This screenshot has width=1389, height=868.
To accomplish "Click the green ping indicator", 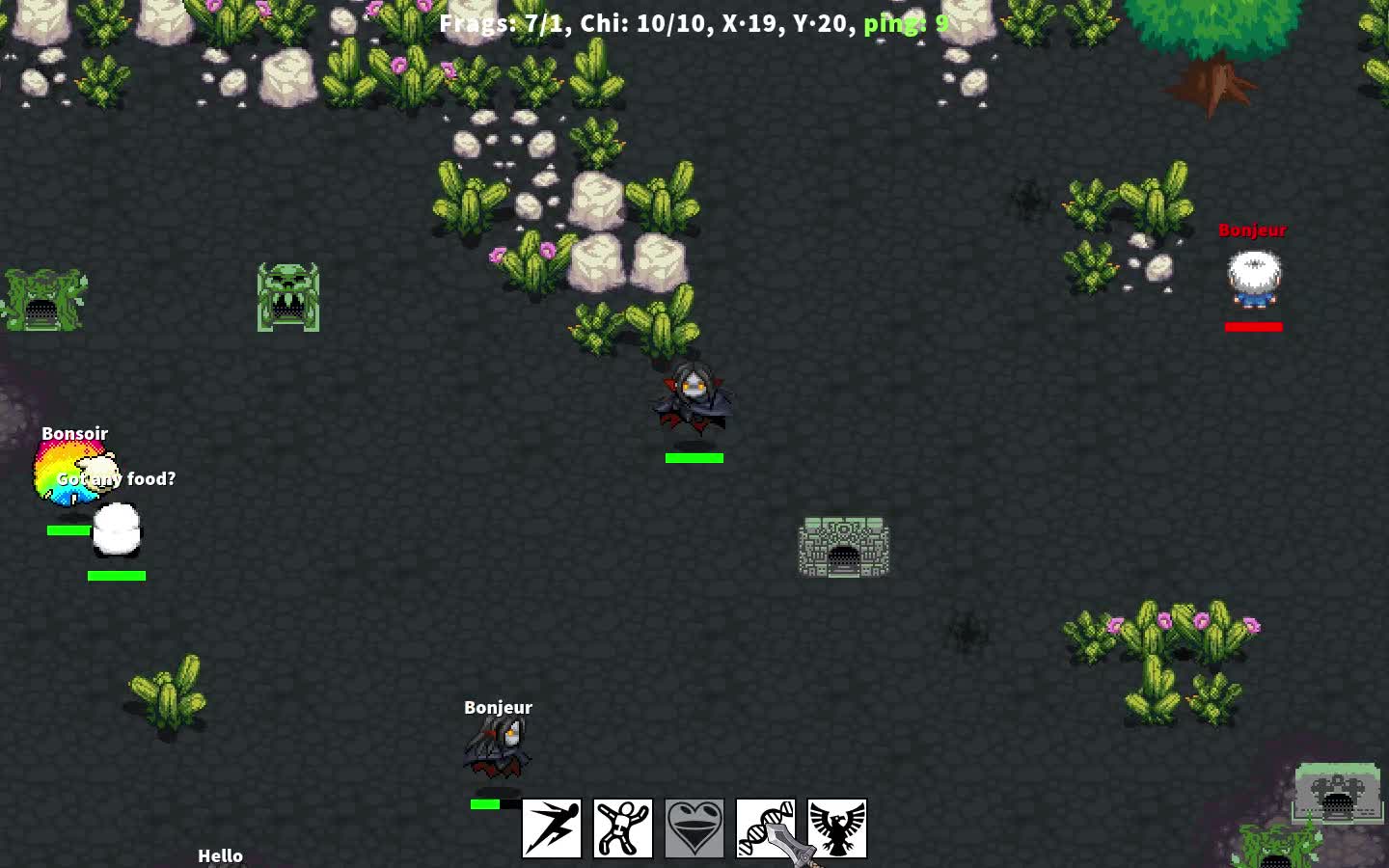I will [905, 23].
